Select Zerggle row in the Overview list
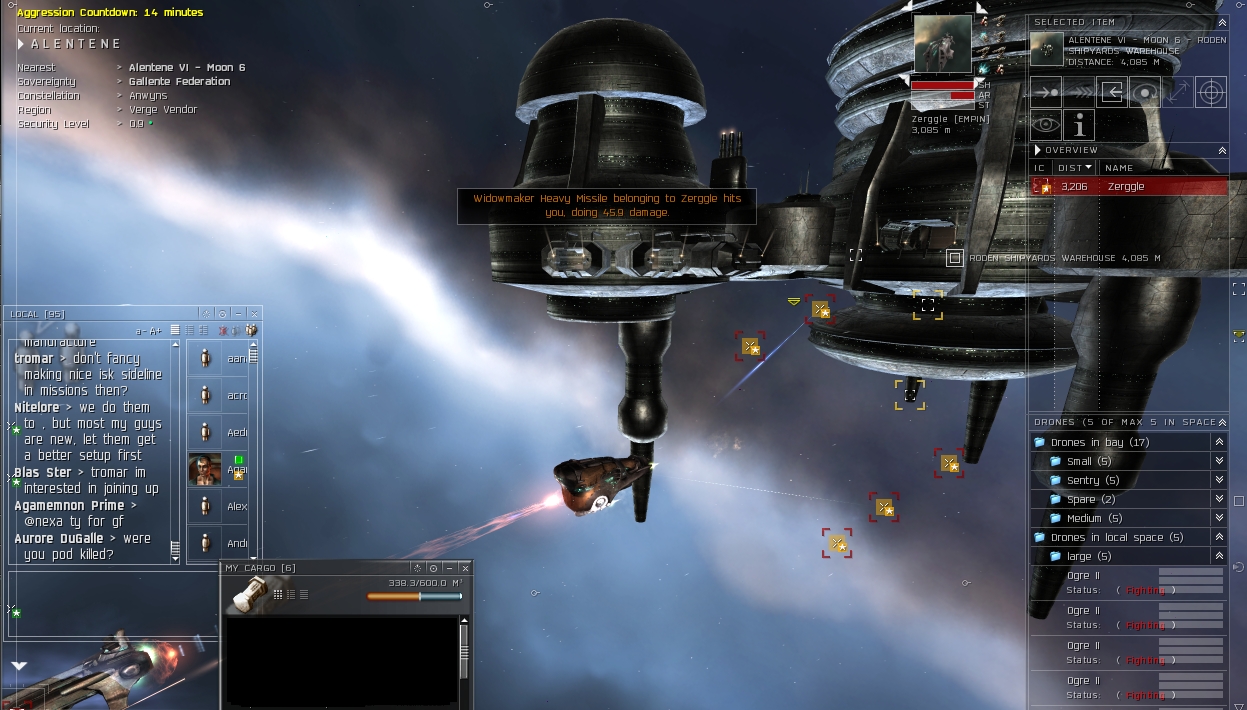 pos(1128,187)
